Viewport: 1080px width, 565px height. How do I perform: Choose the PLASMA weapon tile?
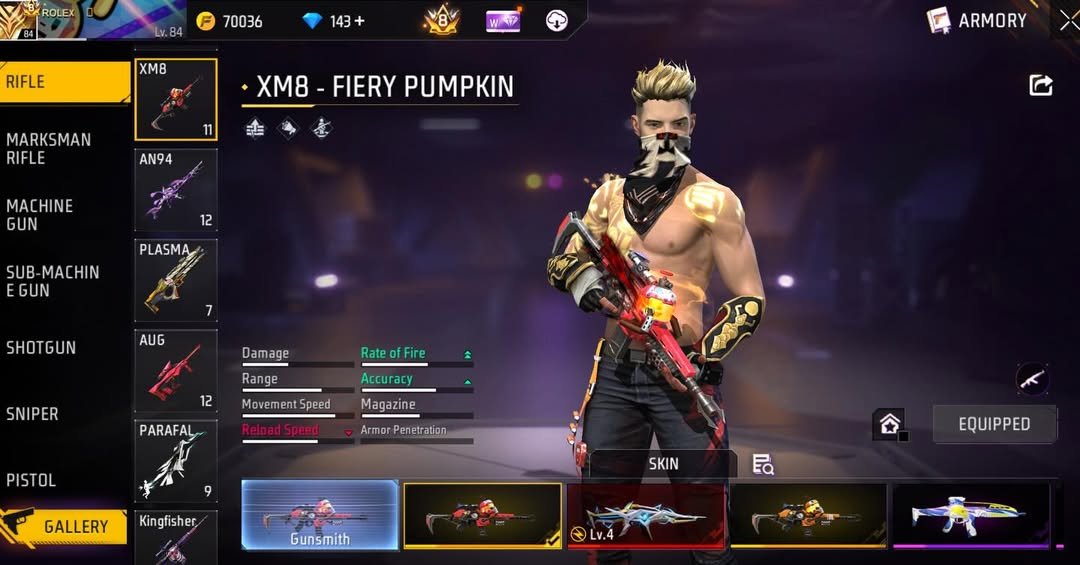click(176, 280)
